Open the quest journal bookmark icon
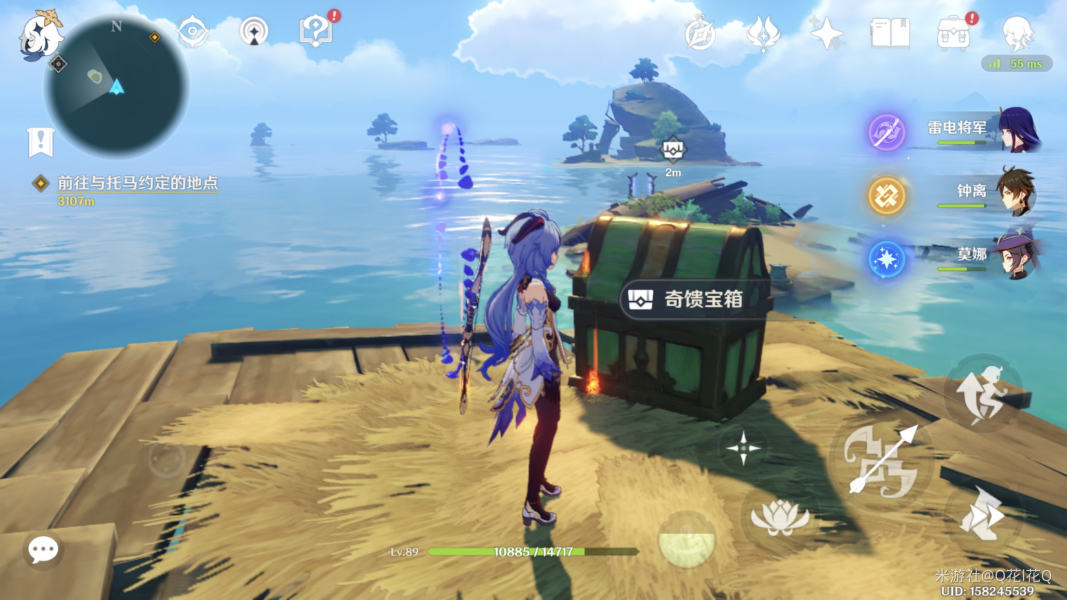 click(x=40, y=142)
